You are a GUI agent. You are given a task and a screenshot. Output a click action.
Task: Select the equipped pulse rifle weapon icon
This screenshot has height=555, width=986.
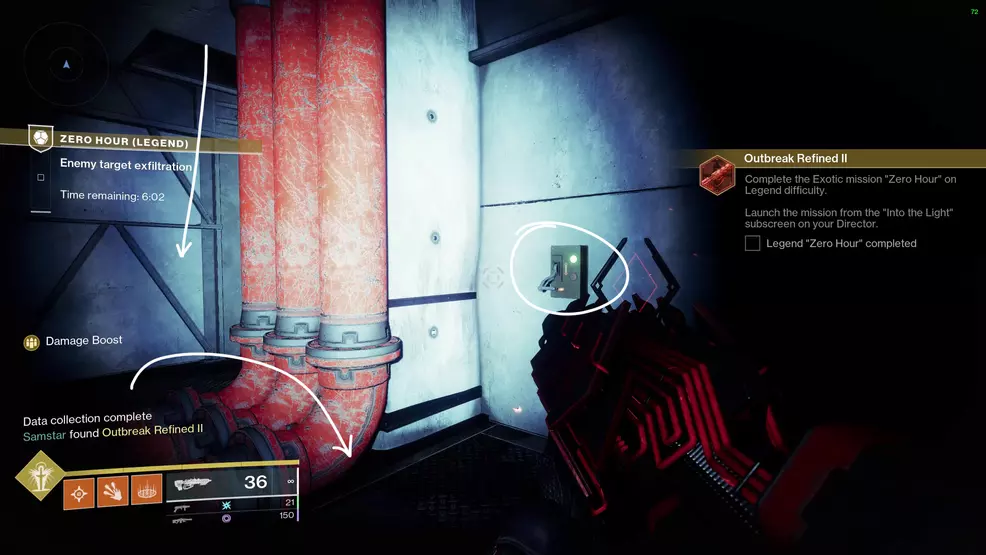point(195,484)
